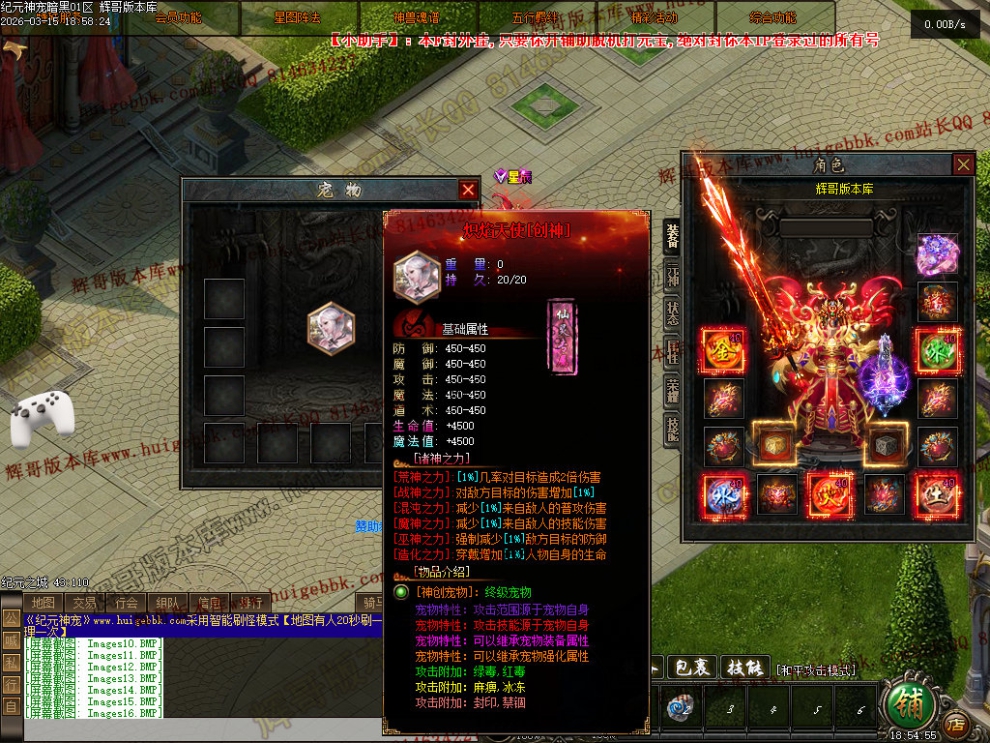Select the 木 element orb equipment slot

(x=937, y=351)
